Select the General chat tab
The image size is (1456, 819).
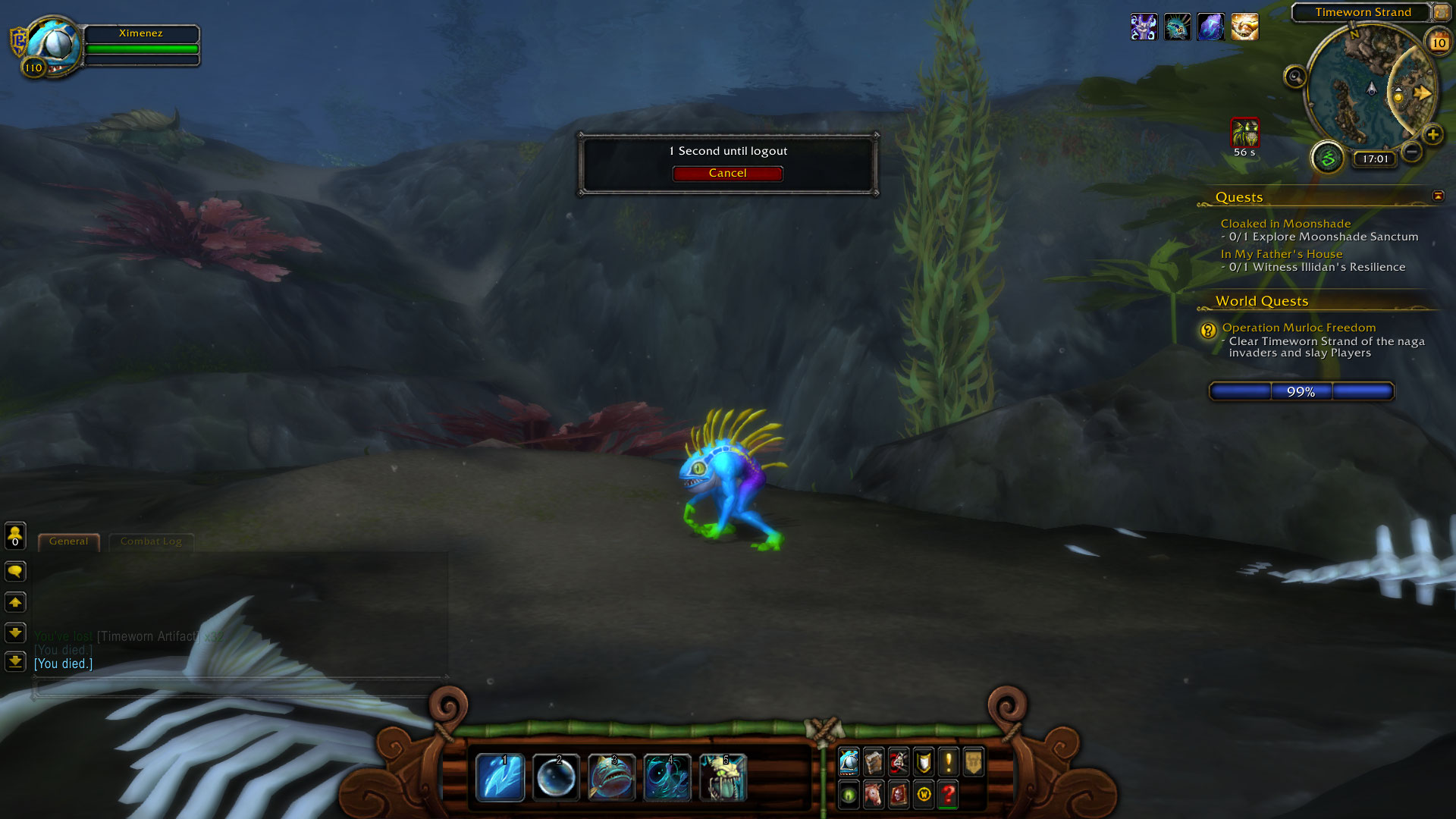(x=68, y=541)
